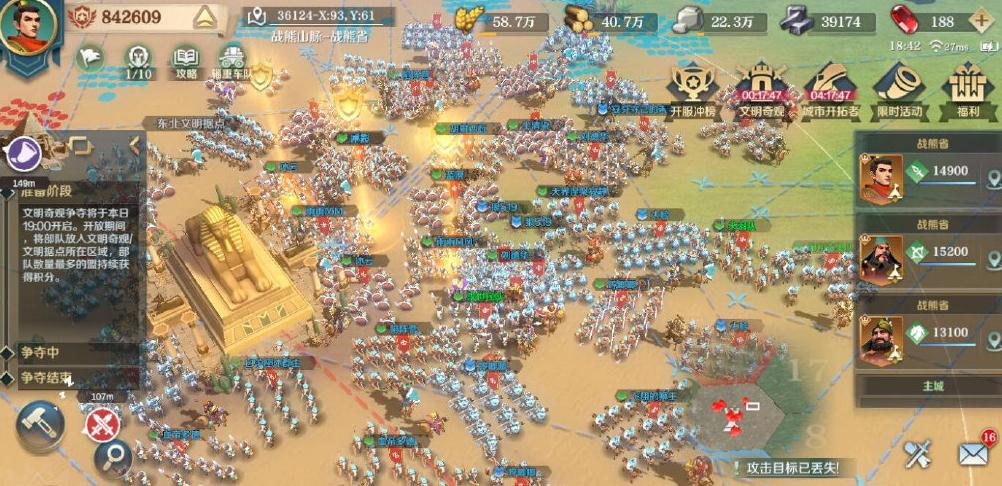
Task: Open the 城市开拓者 event
Action: pyautogui.click(x=829, y=90)
